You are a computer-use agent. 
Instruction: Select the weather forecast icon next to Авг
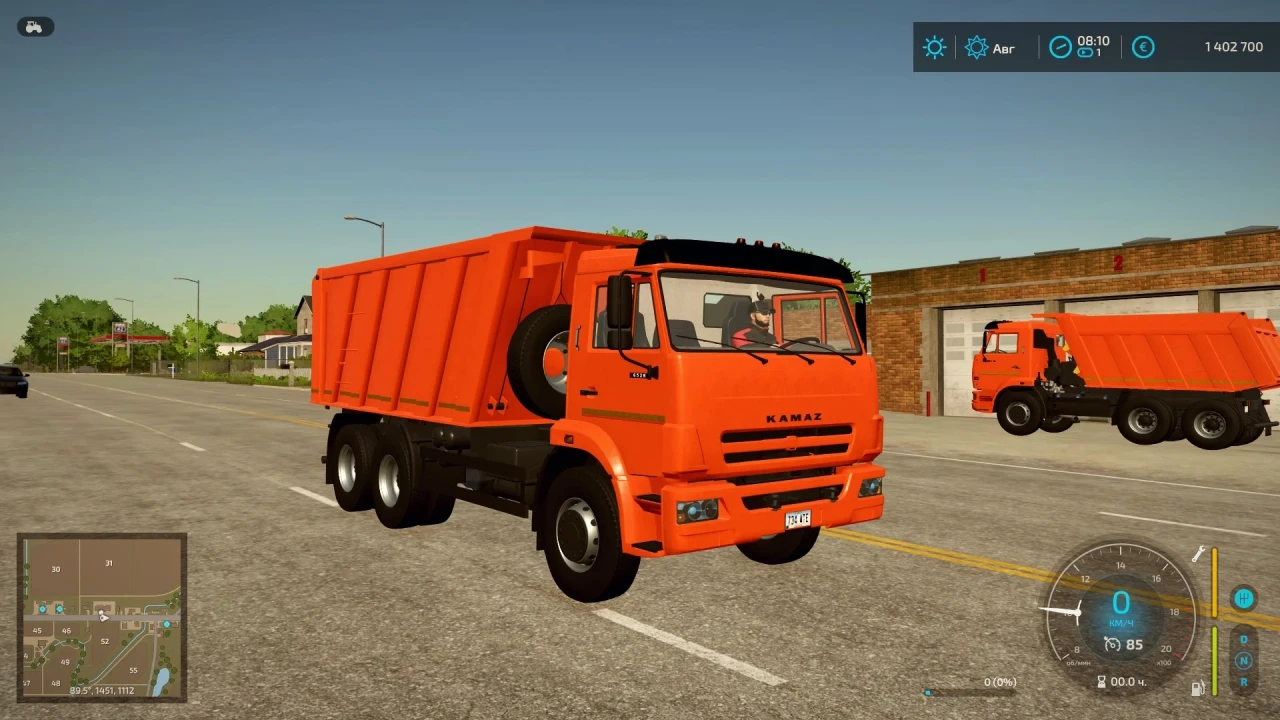[x=976, y=47]
